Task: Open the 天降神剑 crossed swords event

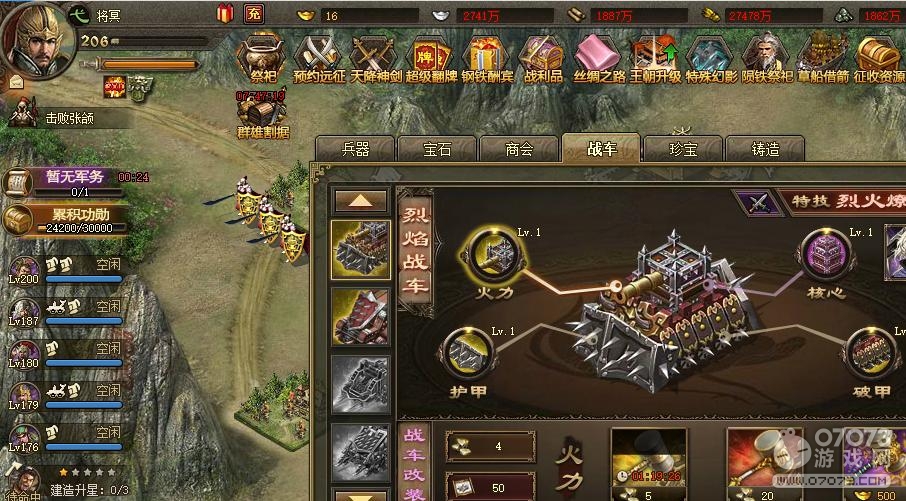Action: pos(374,55)
